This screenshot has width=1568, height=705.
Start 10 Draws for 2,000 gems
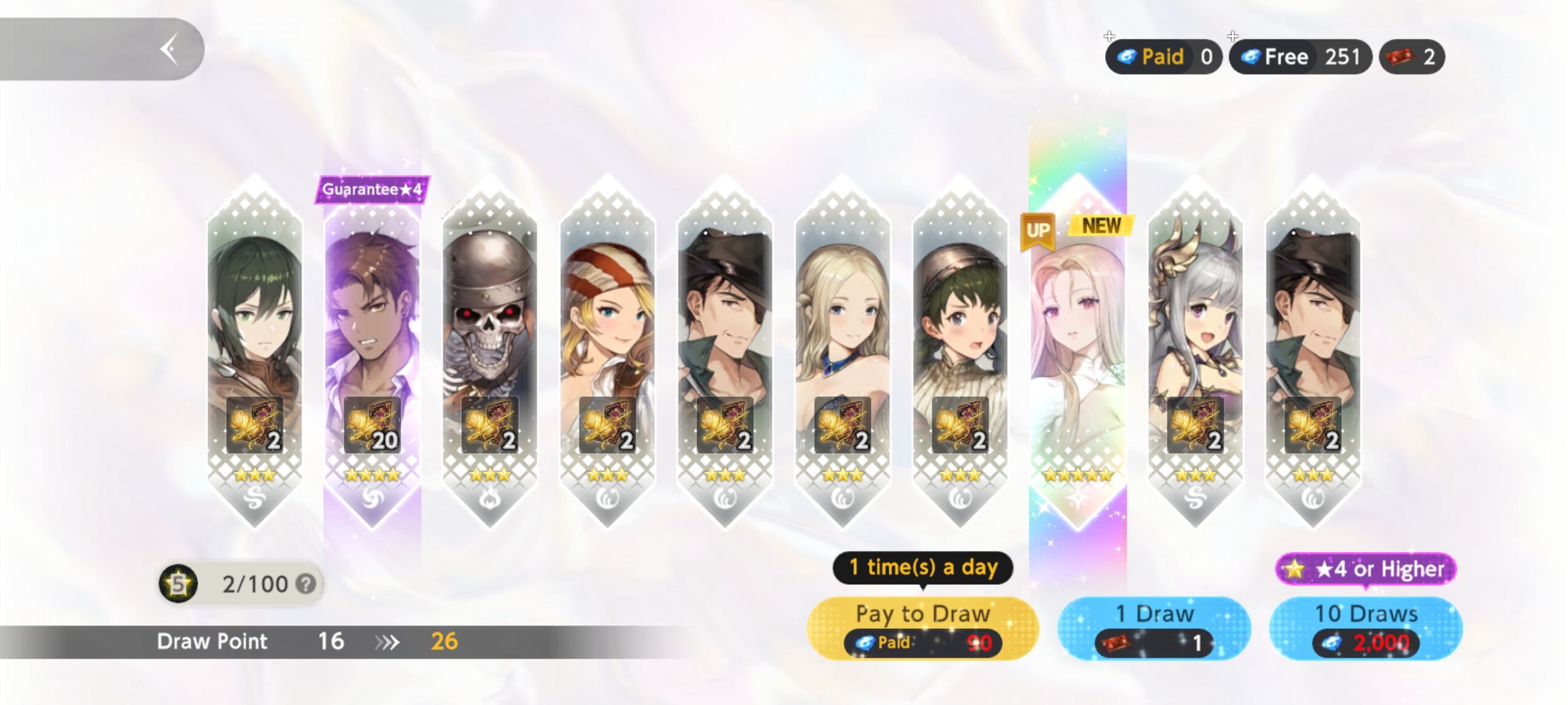click(1365, 628)
